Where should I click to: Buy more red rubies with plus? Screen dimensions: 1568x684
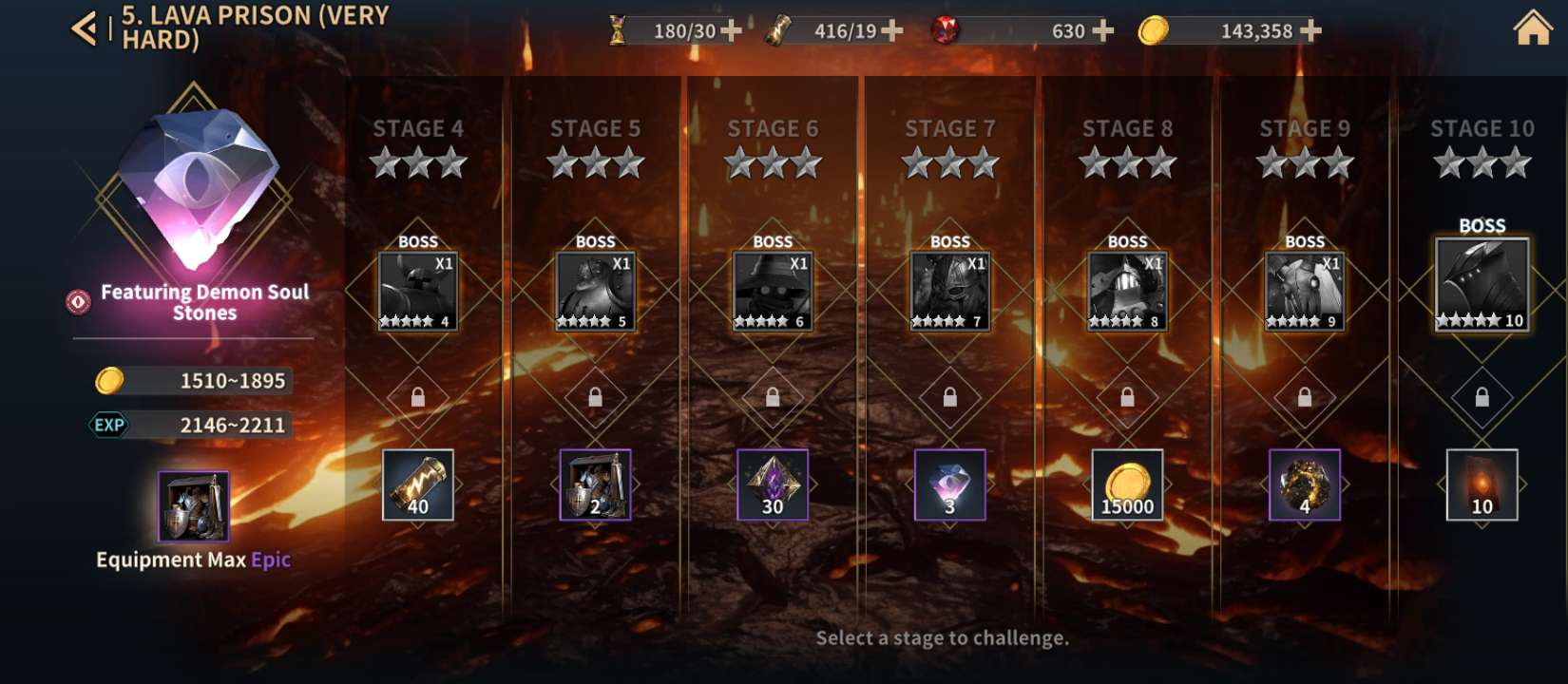tap(1102, 31)
